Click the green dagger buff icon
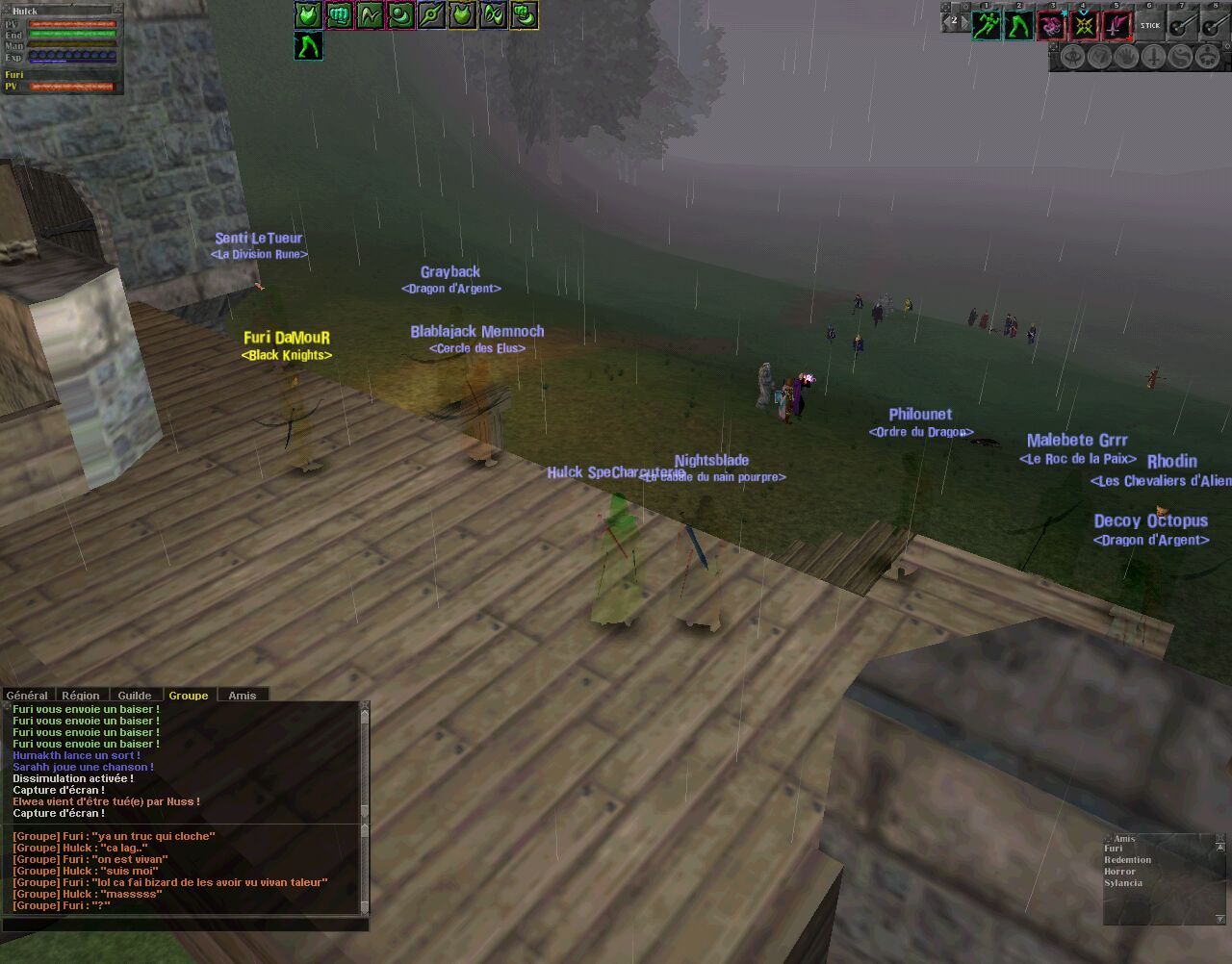This screenshot has height=964, width=1232. click(431, 14)
